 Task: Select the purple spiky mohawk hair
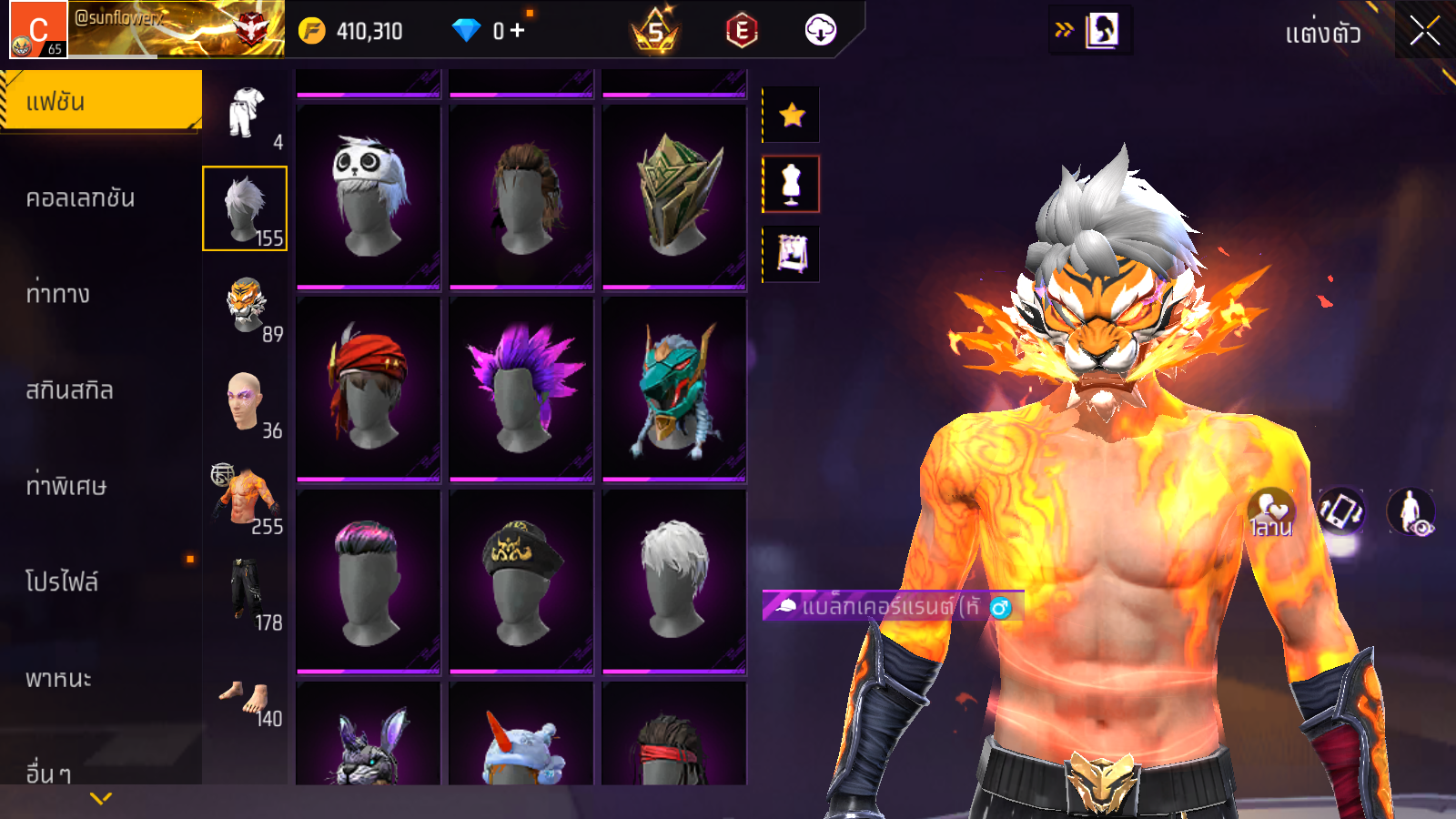pyautogui.click(x=521, y=389)
